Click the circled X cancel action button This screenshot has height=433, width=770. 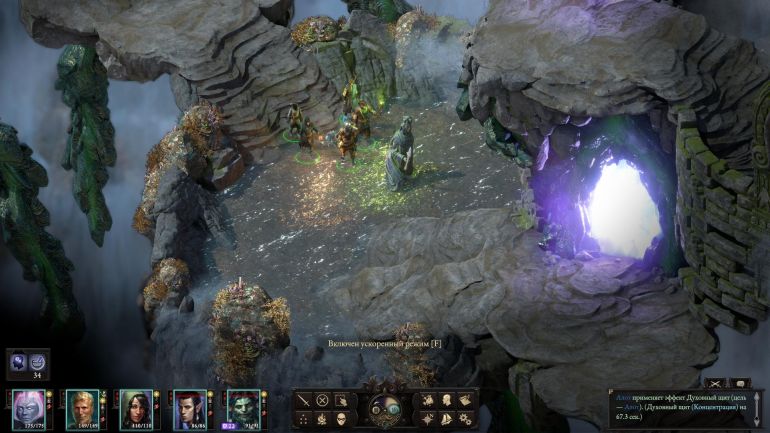323,400
